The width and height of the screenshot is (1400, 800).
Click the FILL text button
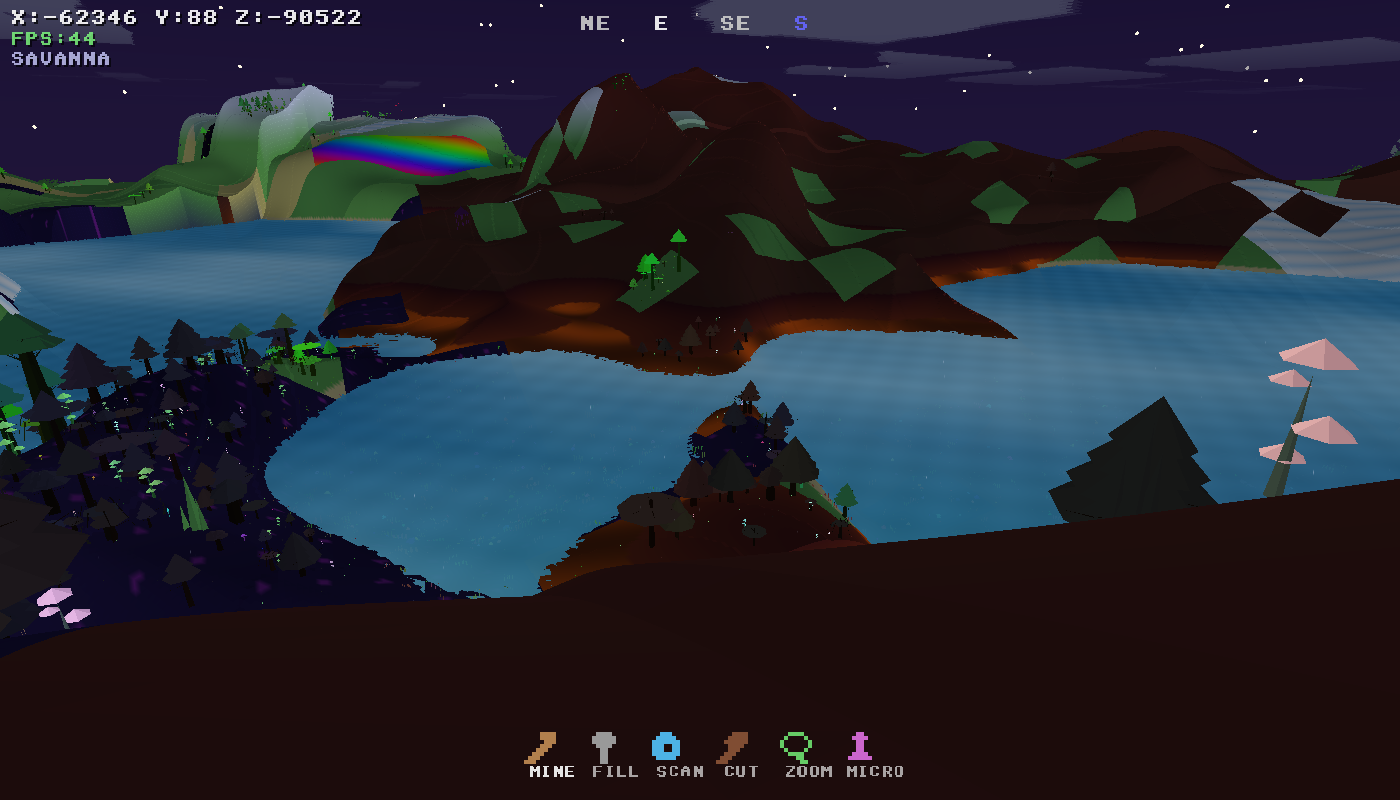tap(617, 772)
